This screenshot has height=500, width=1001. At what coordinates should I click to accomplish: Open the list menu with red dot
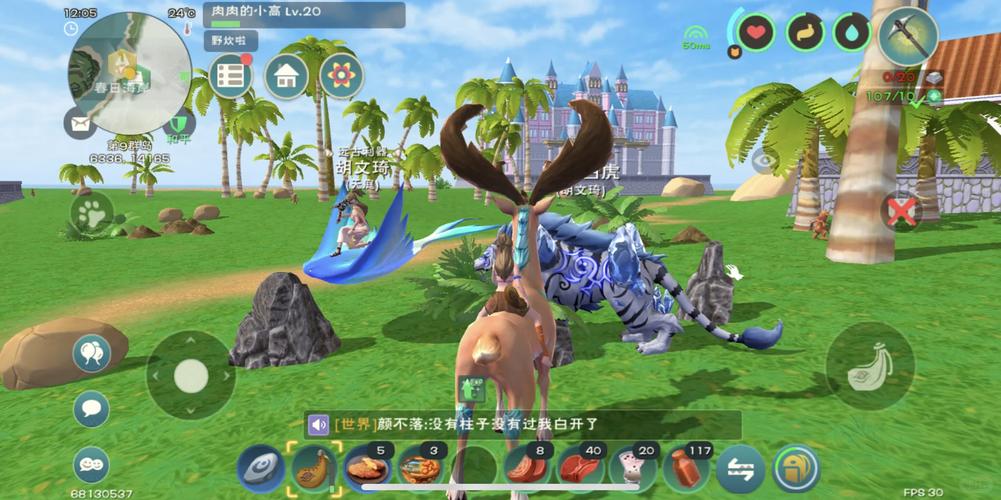coord(231,76)
